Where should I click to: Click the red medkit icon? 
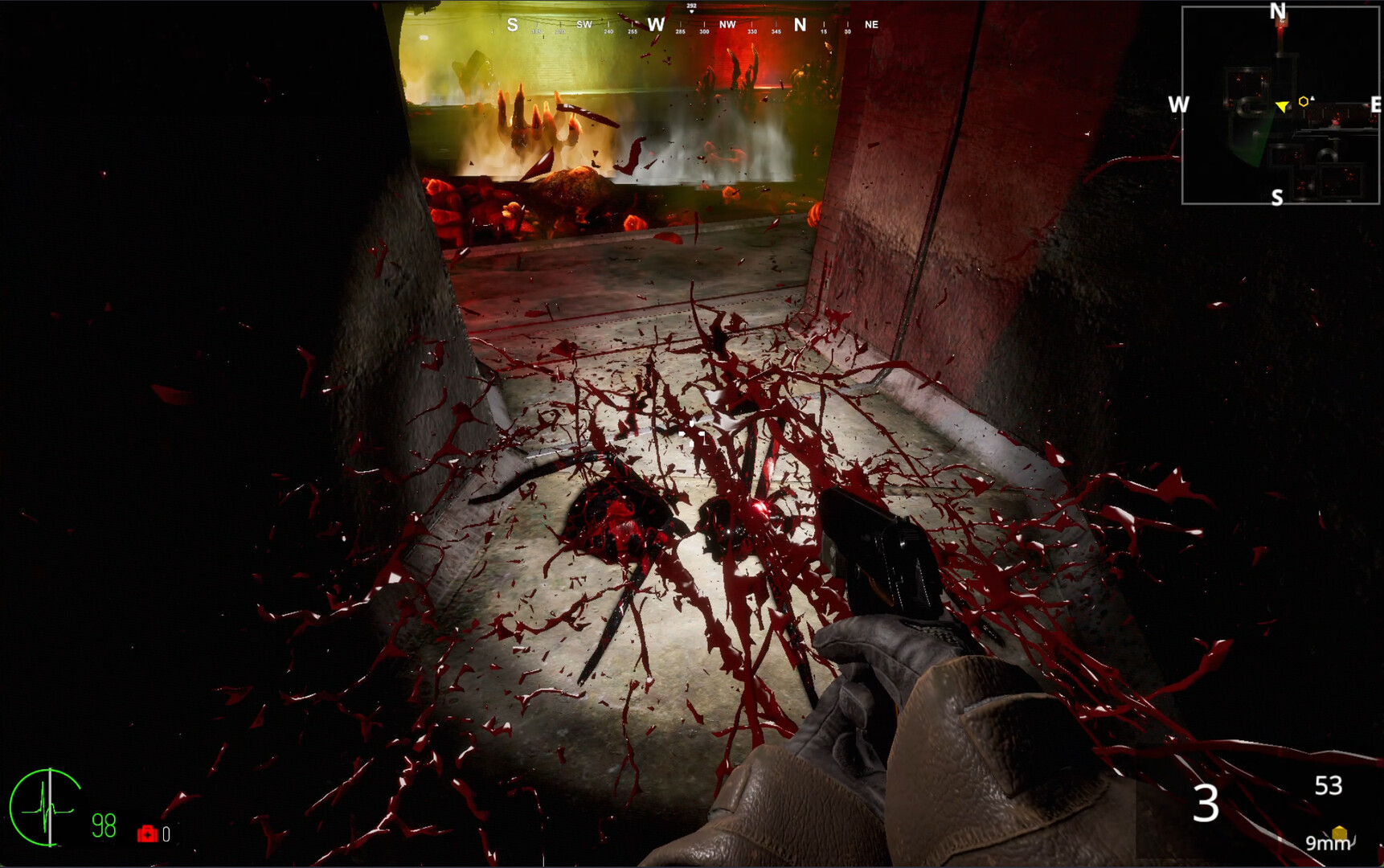click(147, 834)
